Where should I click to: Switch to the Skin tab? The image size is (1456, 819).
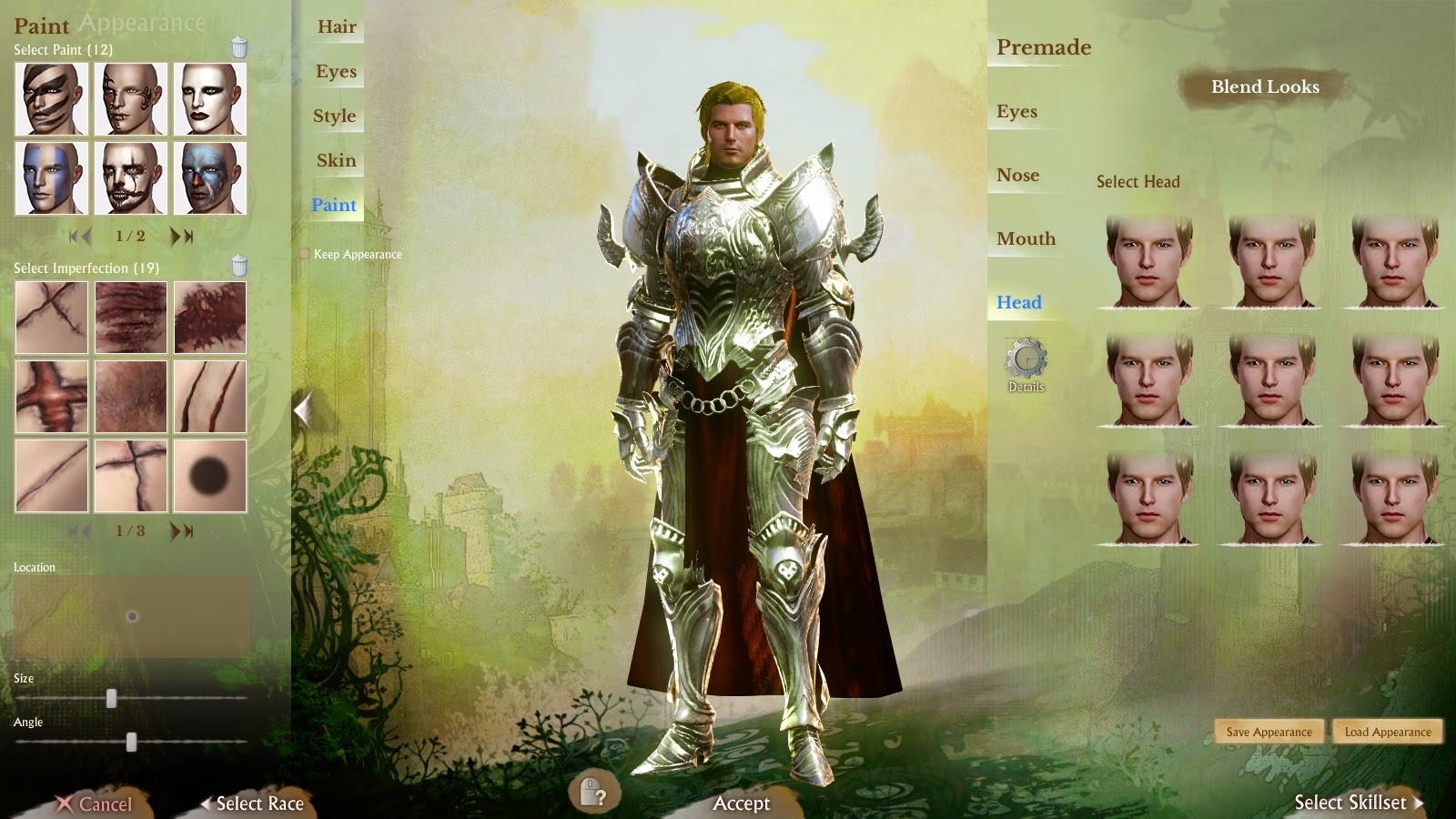tap(336, 161)
